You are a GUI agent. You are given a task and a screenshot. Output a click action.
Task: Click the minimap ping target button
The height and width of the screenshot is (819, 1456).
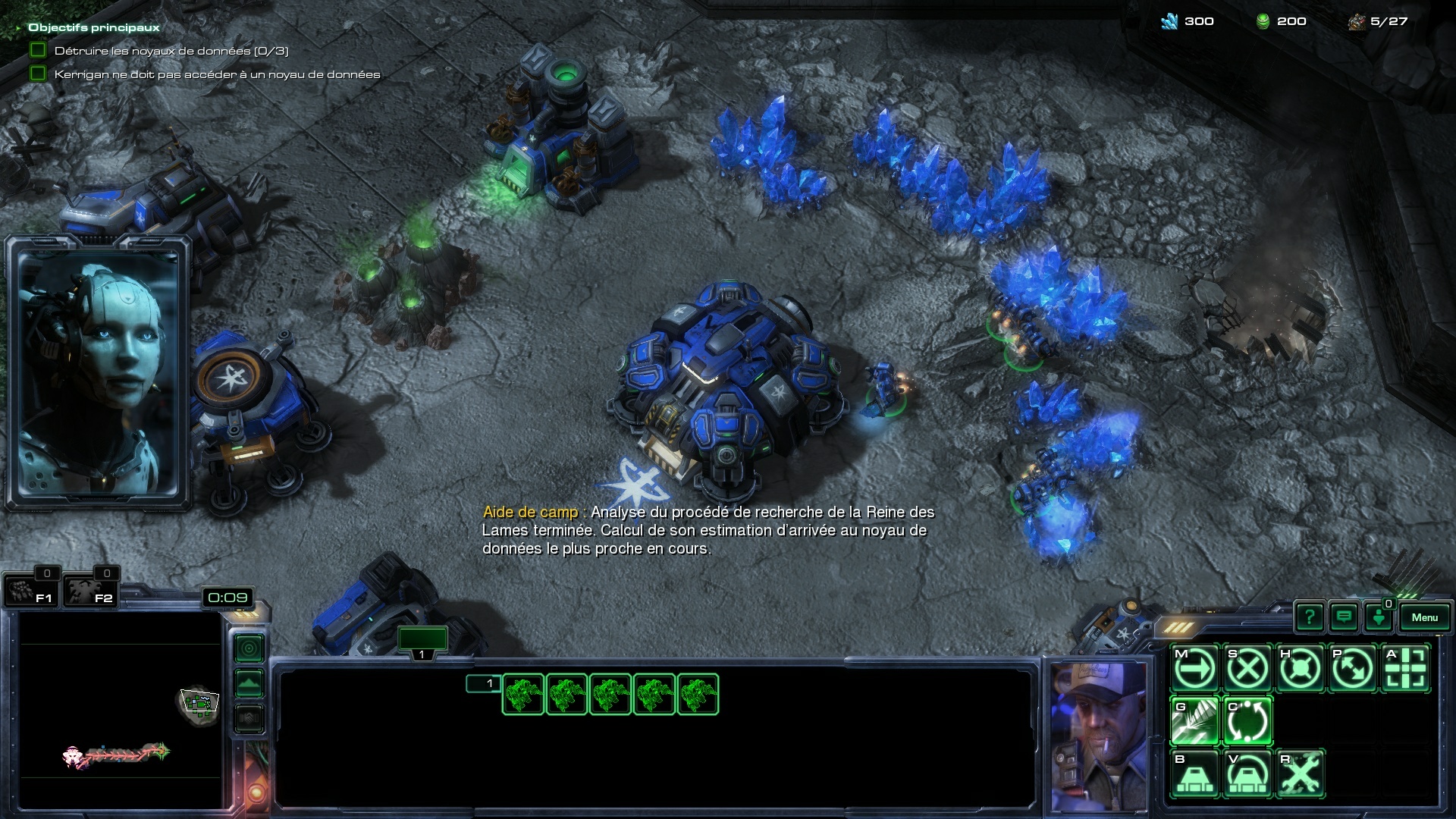coord(249,648)
